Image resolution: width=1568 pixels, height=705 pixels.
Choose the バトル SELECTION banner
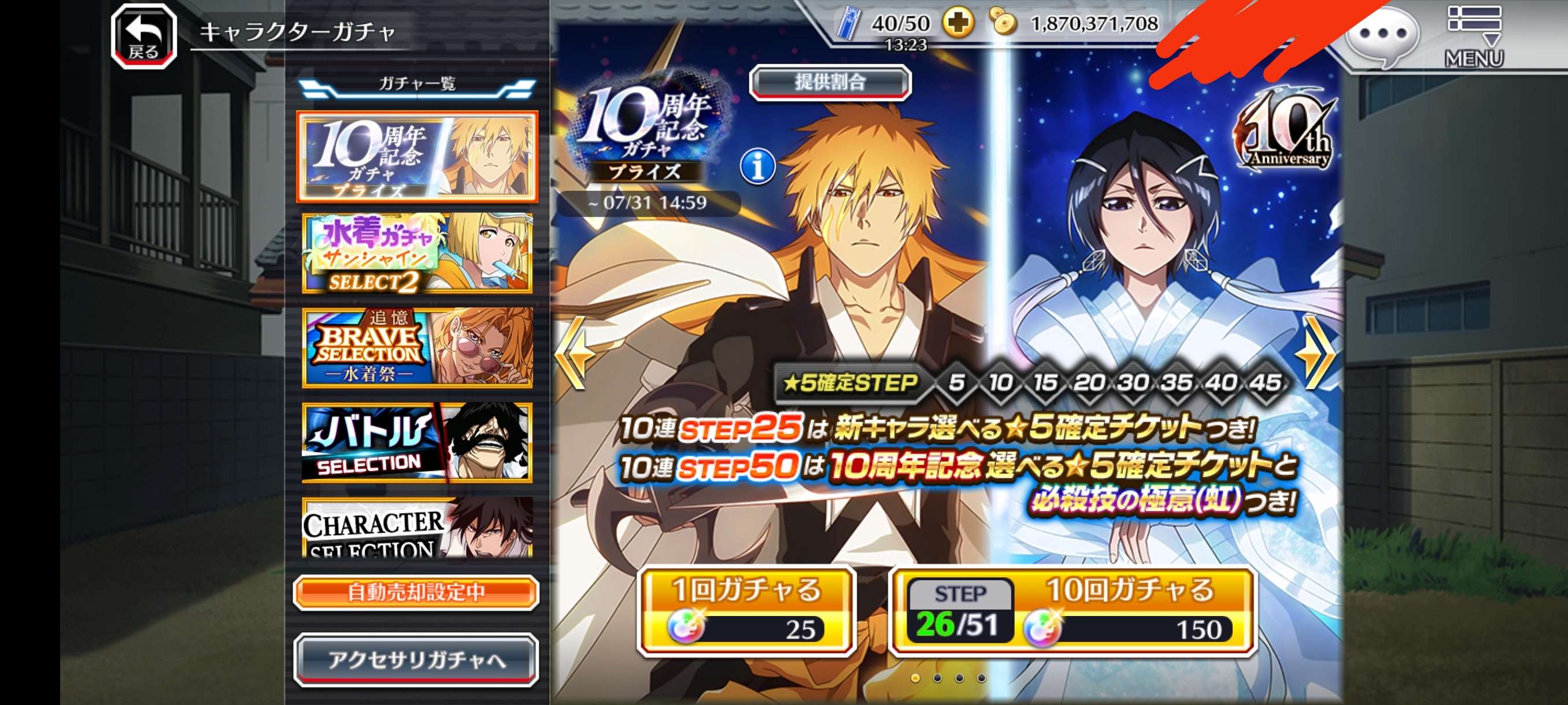pos(417,442)
